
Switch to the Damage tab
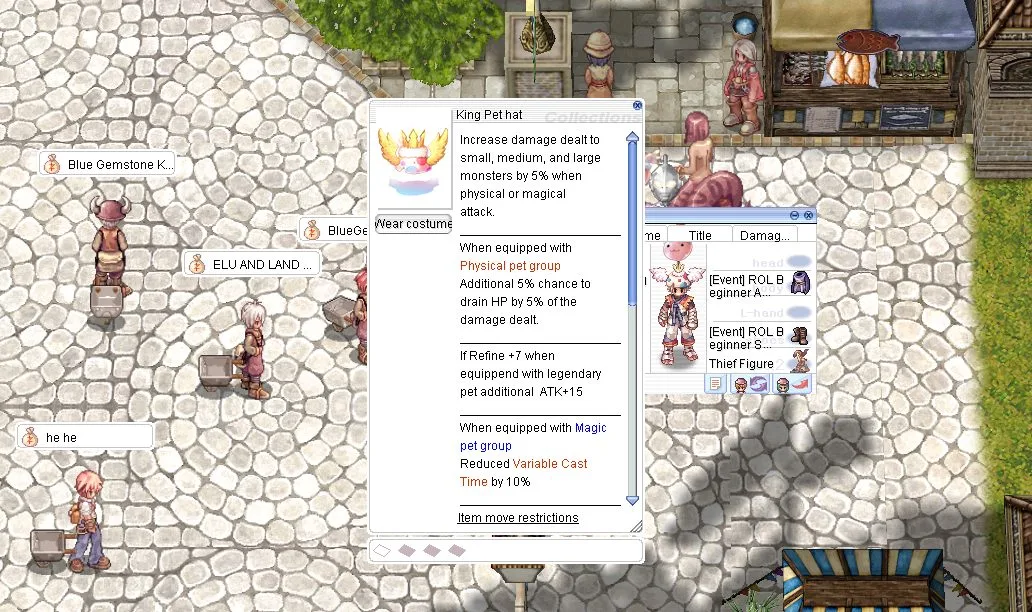[765, 235]
